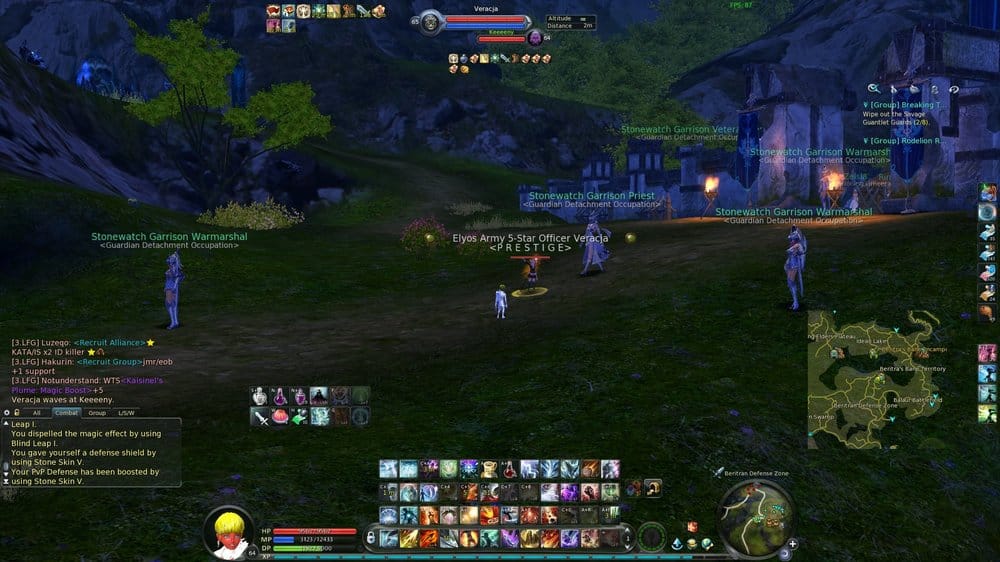The width and height of the screenshot is (1000, 562).
Task: Open the Group chat tab
Action: point(96,412)
